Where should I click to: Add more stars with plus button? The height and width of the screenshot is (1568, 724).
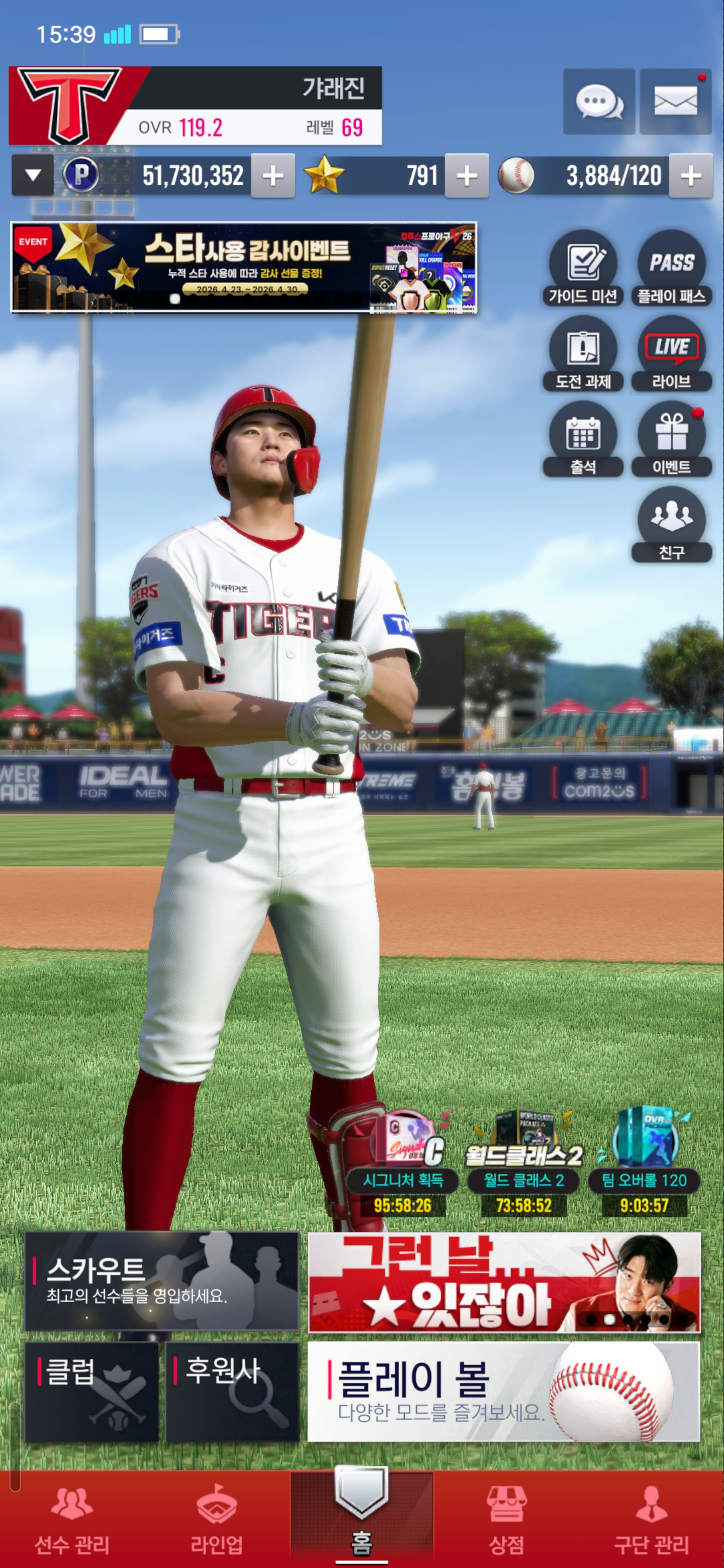[467, 176]
